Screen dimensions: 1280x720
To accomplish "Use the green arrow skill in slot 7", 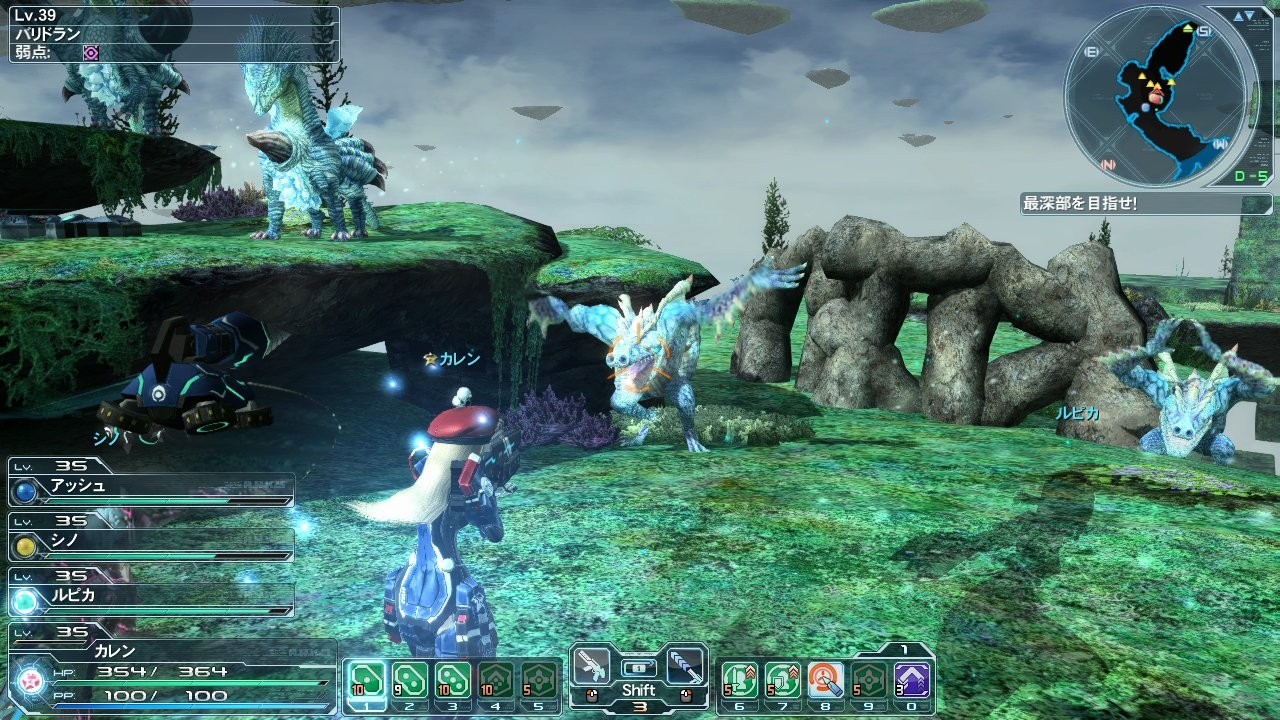I will (783, 680).
